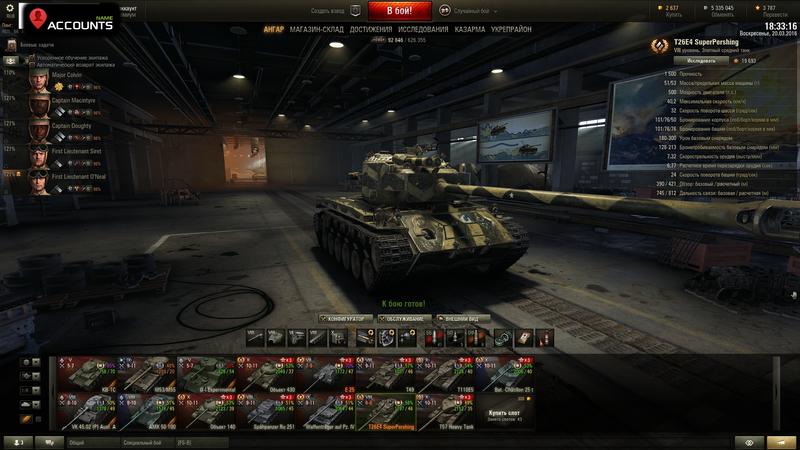Image resolution: width=800 pixels, height=450 pixels.
Task: Go to the Казарма tab
Action: click(471, 30)
